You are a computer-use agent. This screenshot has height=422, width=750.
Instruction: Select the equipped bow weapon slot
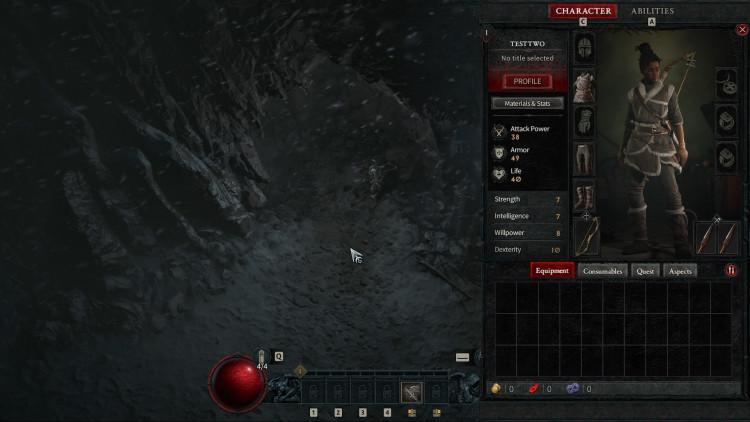point(586,236)
